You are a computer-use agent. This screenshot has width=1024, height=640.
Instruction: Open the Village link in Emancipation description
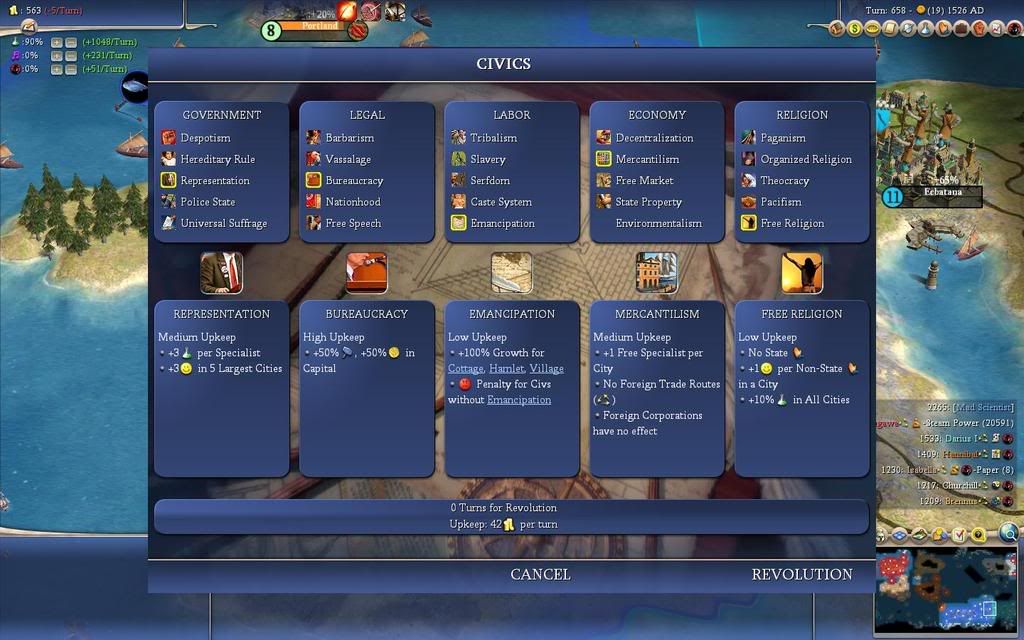coord(546,368)
